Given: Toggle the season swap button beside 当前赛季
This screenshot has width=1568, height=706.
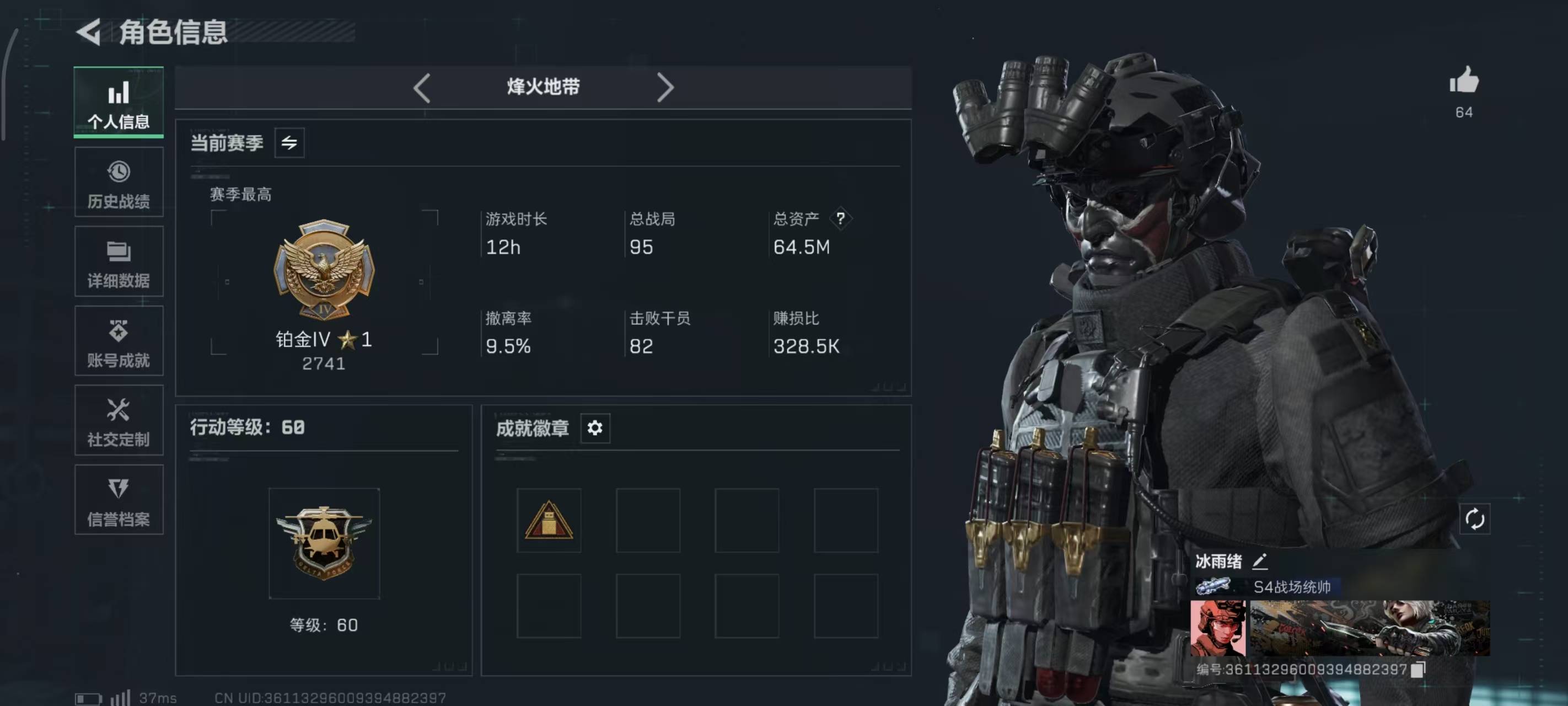Looking at the screenshot, I should click(290, 143).
